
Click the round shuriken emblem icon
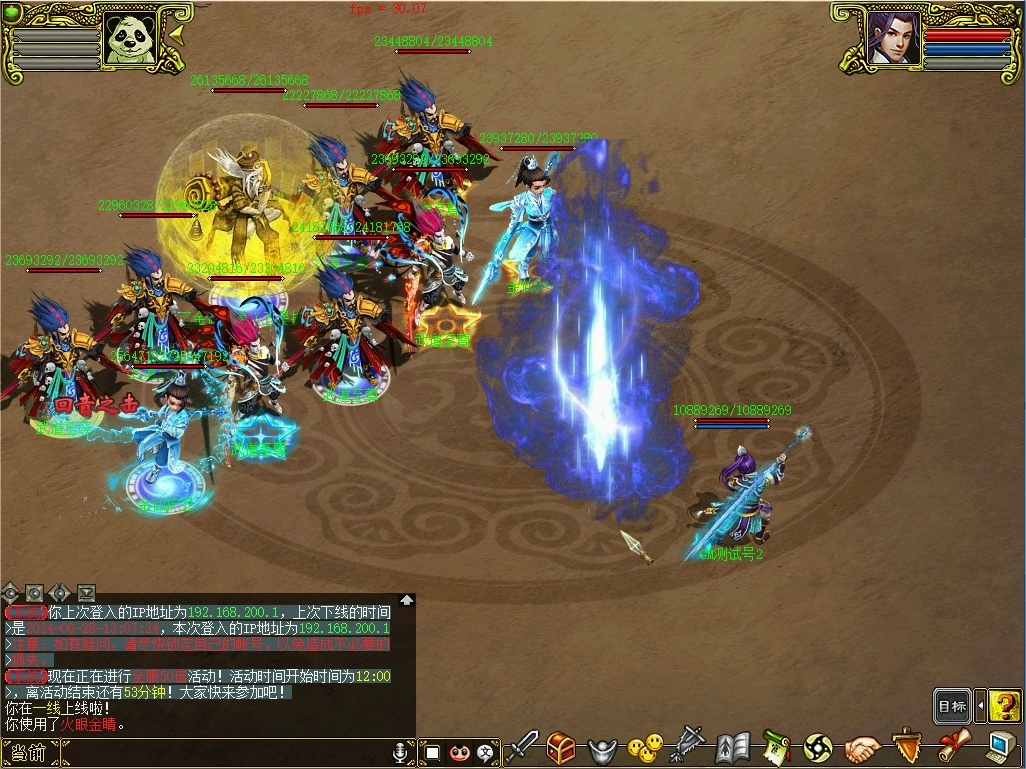pyautogui.click(x=818, y=747)
